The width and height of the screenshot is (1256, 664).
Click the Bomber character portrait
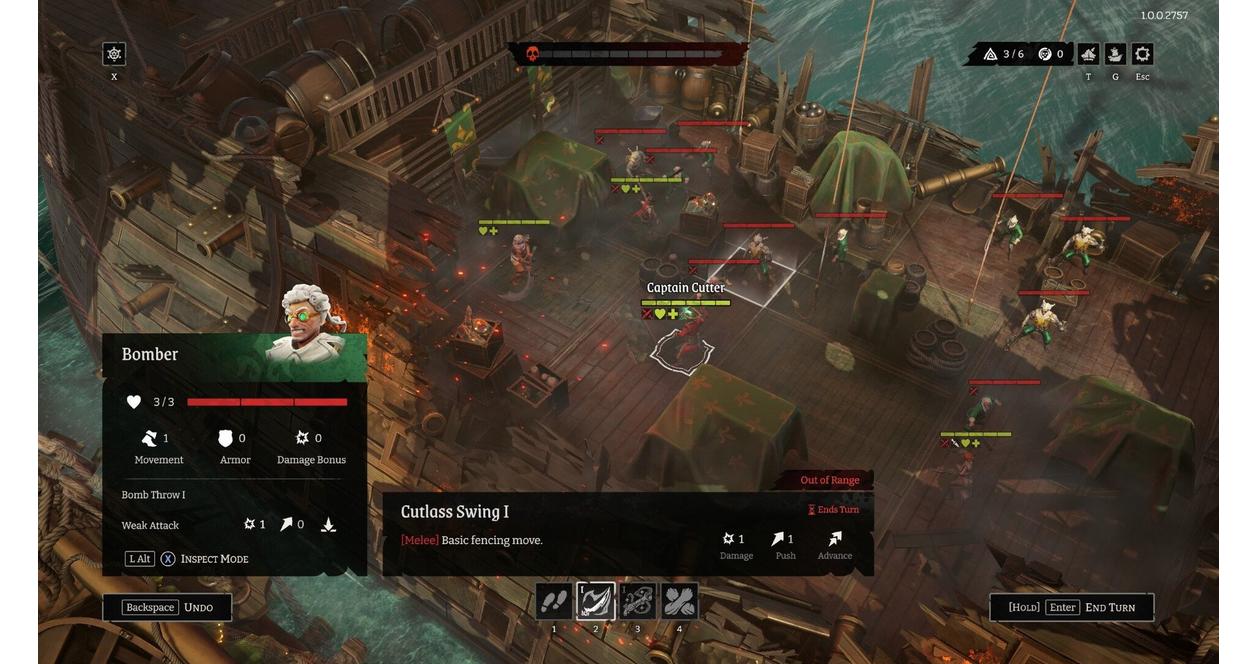(x=310, y=325)
